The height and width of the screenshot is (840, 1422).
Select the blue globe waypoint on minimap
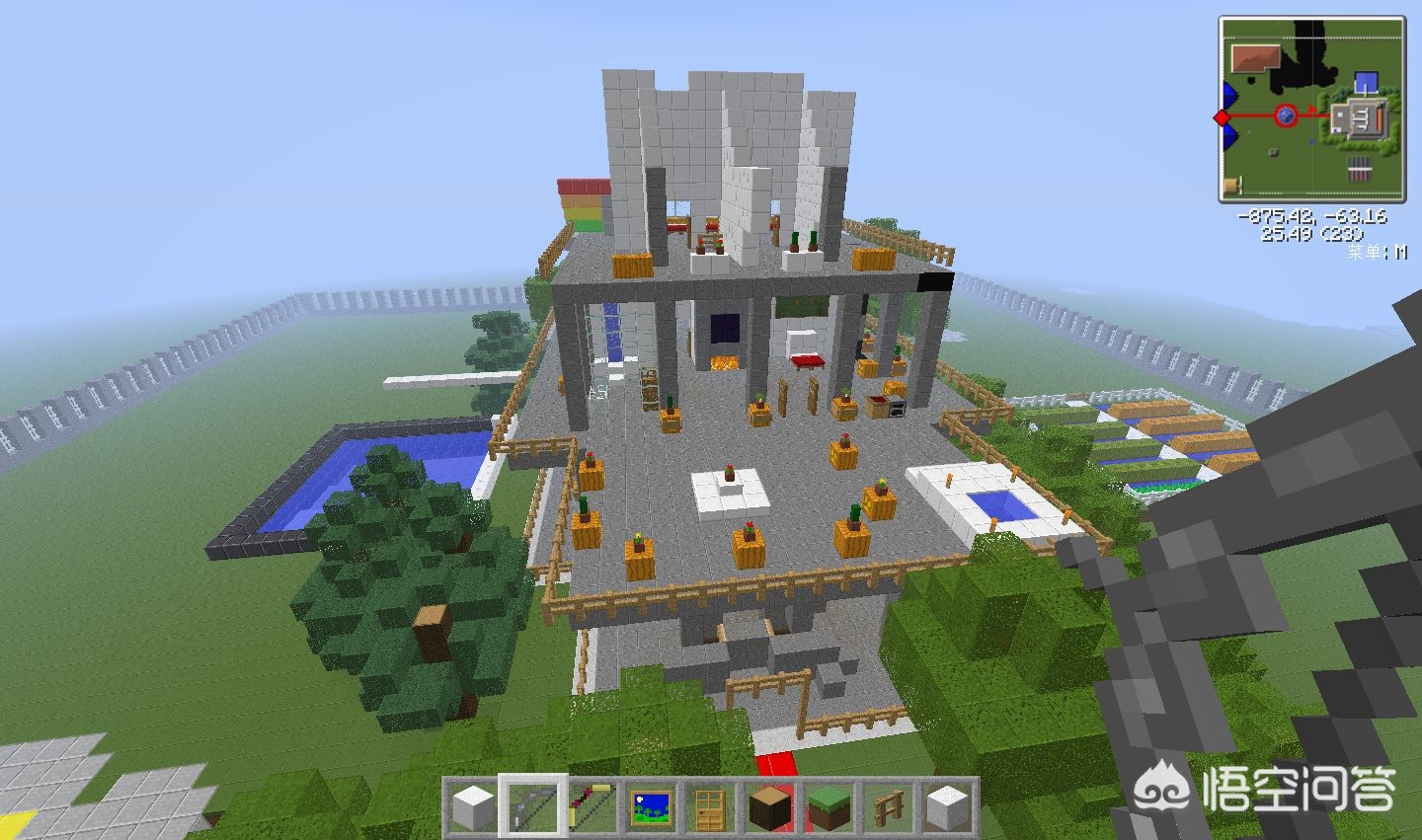[1286, 116]
